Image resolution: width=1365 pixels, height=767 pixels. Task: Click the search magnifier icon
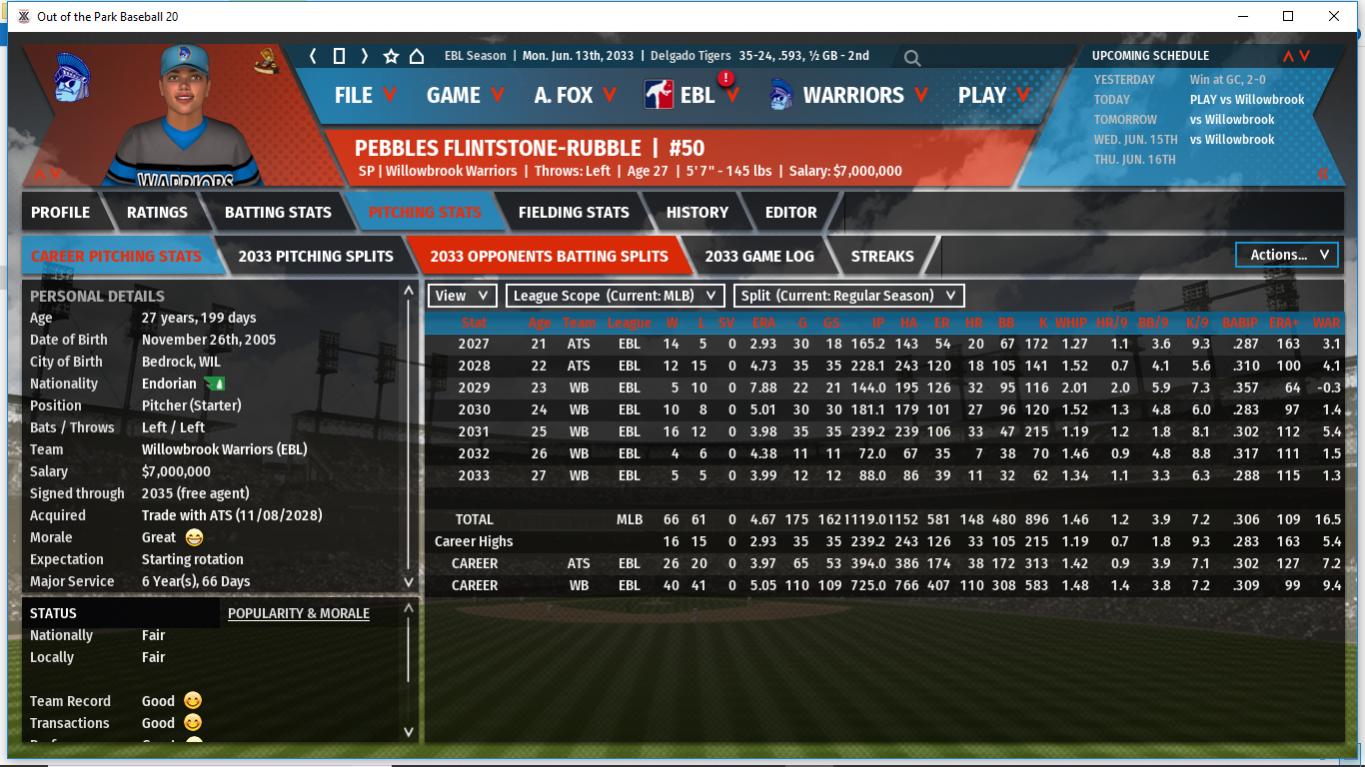[912, 58]
